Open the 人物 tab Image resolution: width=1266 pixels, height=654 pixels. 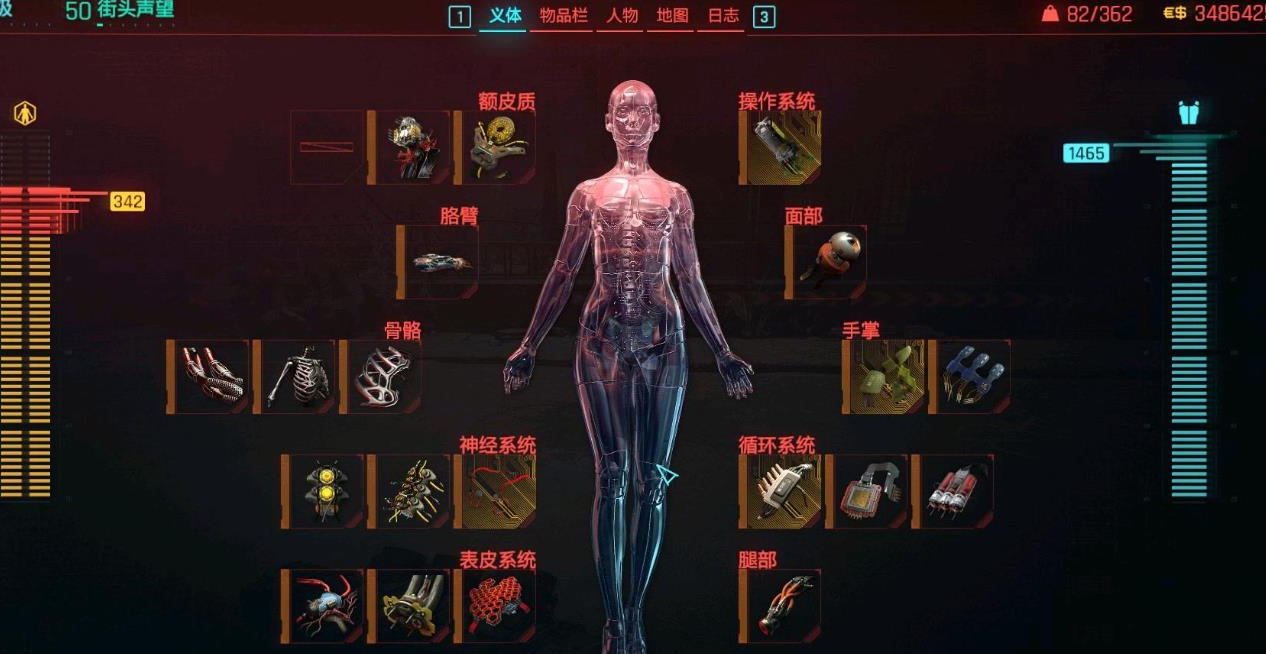tap(621, 16)
